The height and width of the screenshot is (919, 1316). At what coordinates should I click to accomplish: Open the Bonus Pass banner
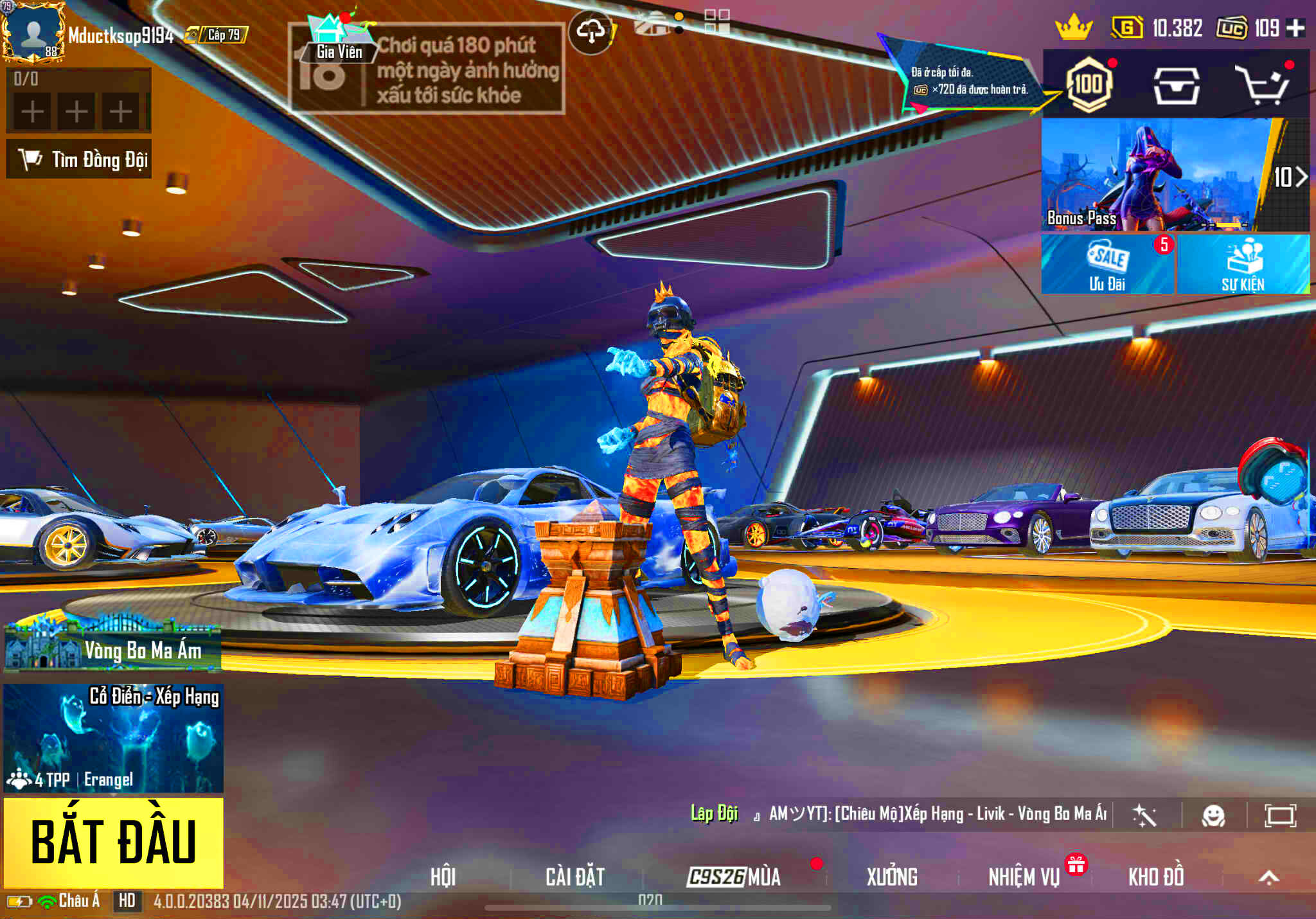[1157, 175]
